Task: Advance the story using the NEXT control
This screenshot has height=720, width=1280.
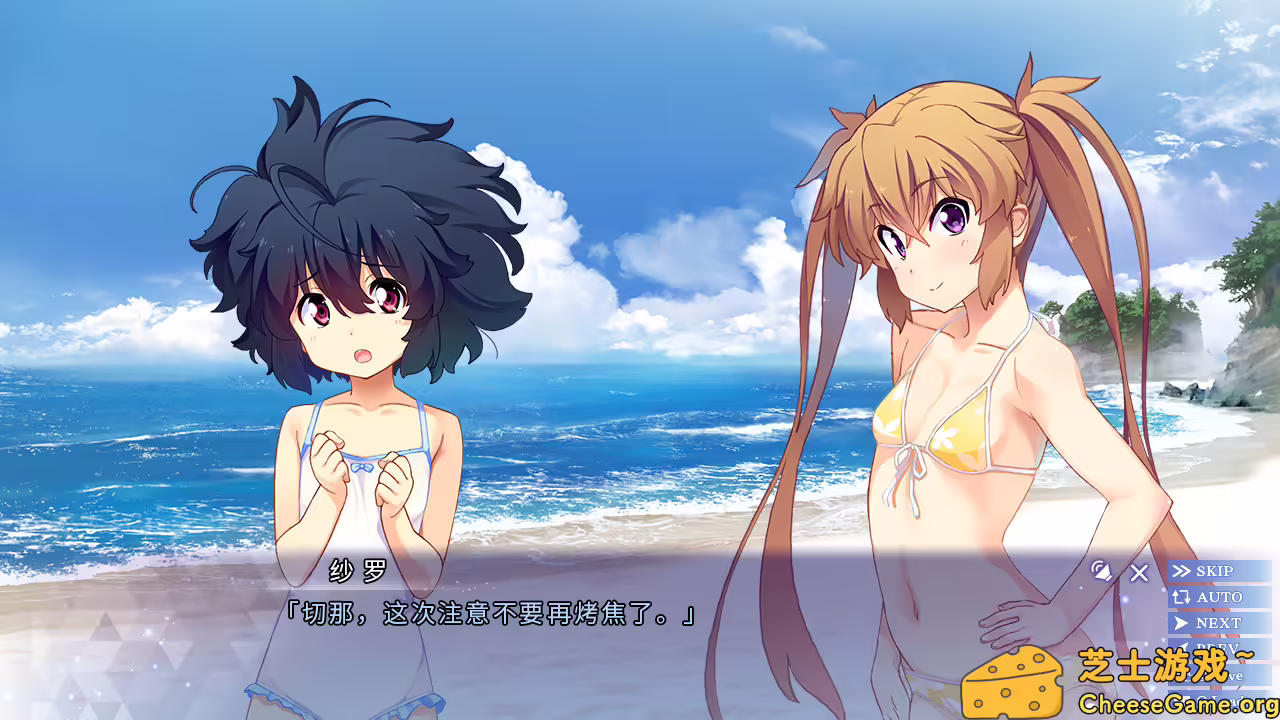Action: 1217,623
